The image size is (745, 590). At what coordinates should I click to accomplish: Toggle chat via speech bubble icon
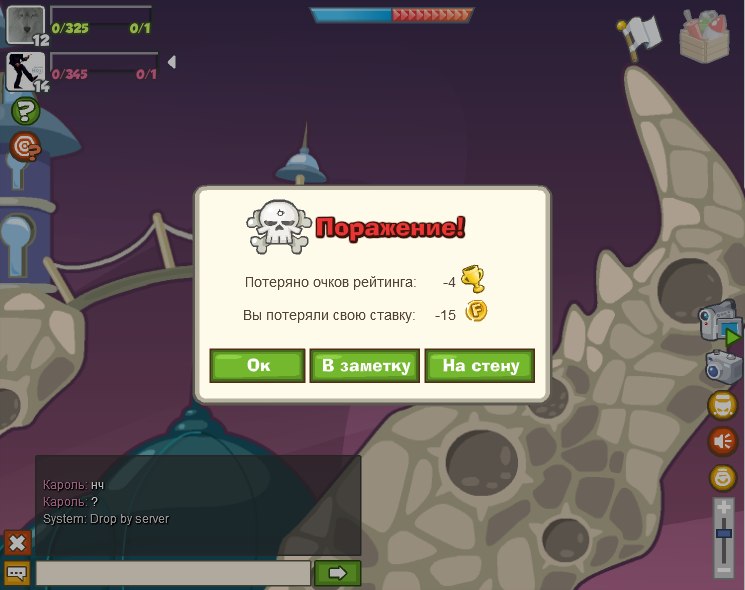(17, 573)
